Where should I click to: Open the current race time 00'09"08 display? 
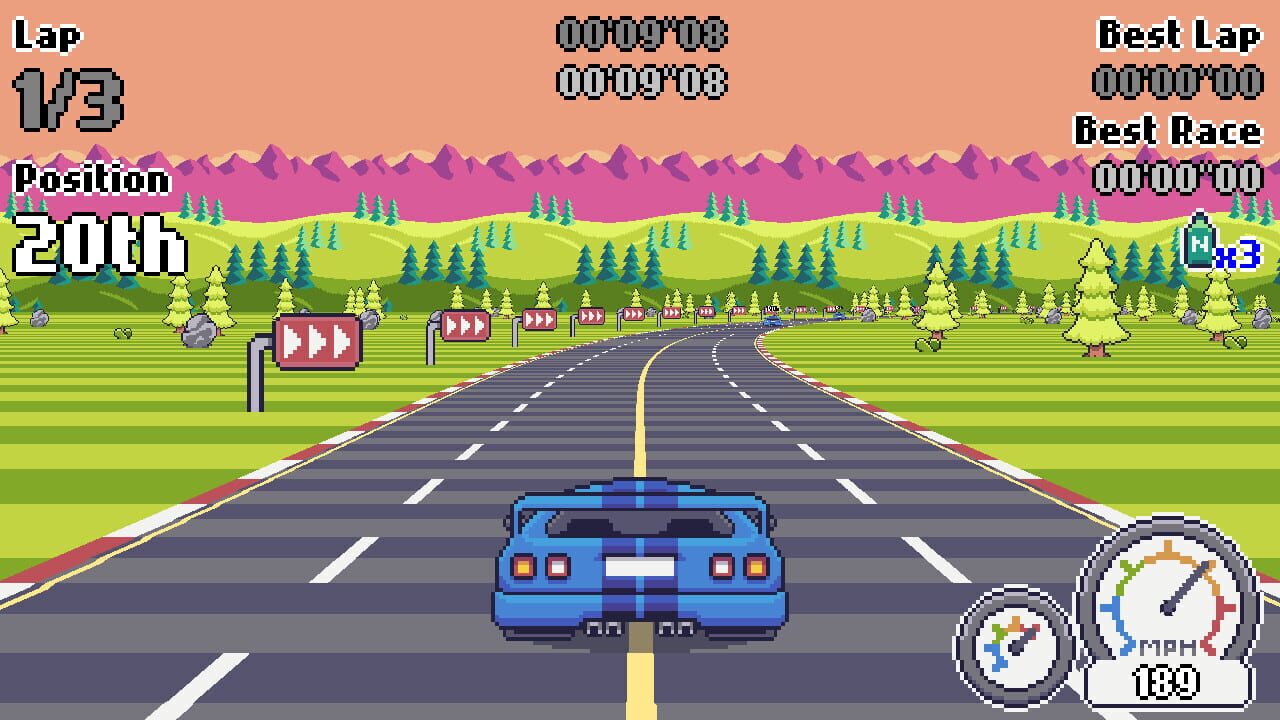click(640, 35)
